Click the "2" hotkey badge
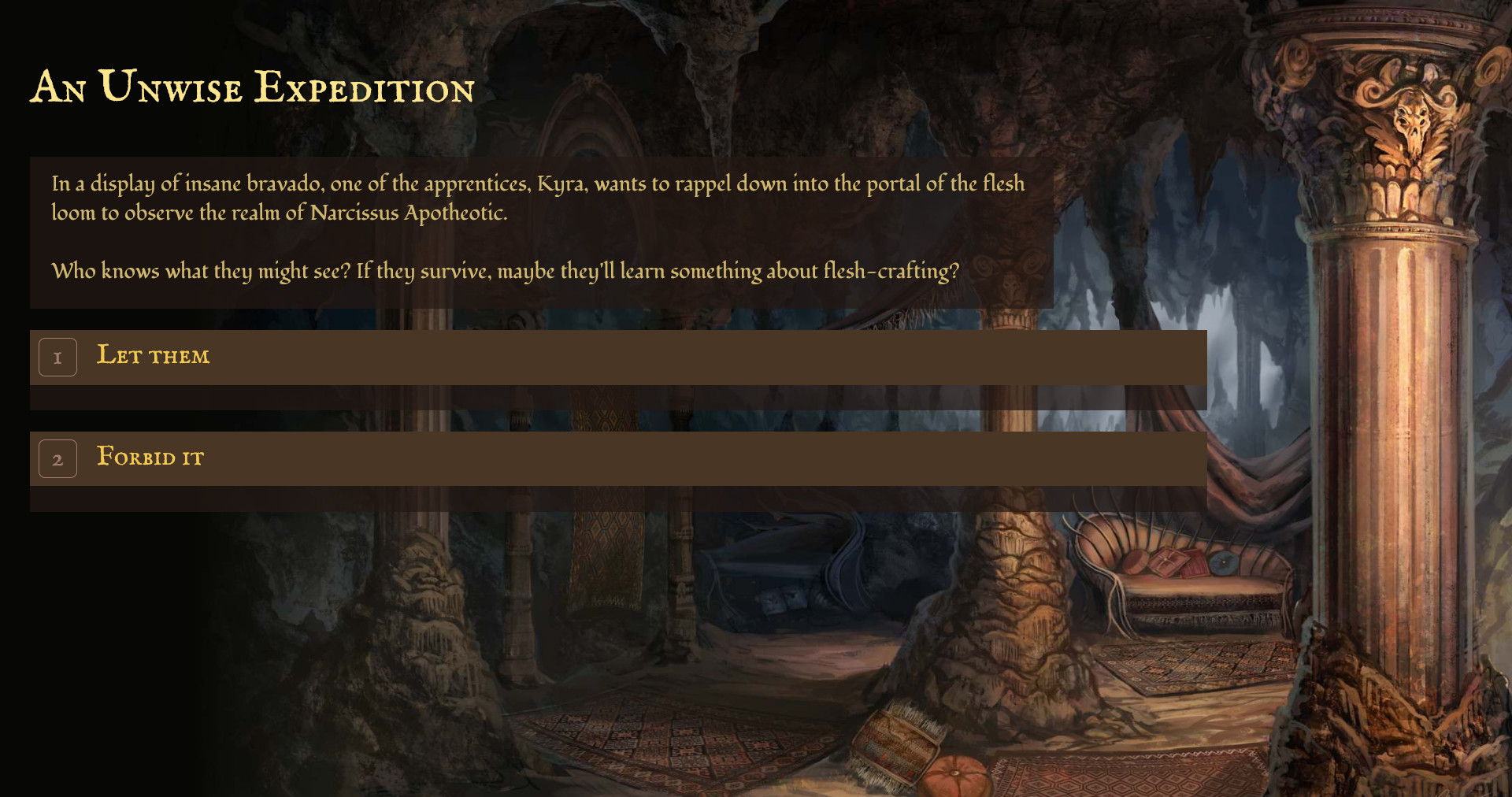Screen dimensions: 1512x797 pos(57,458)
